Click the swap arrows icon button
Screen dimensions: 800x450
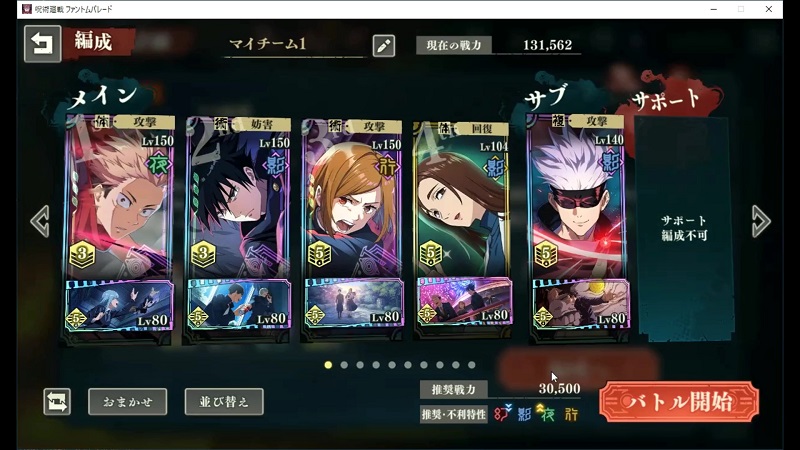57,402
